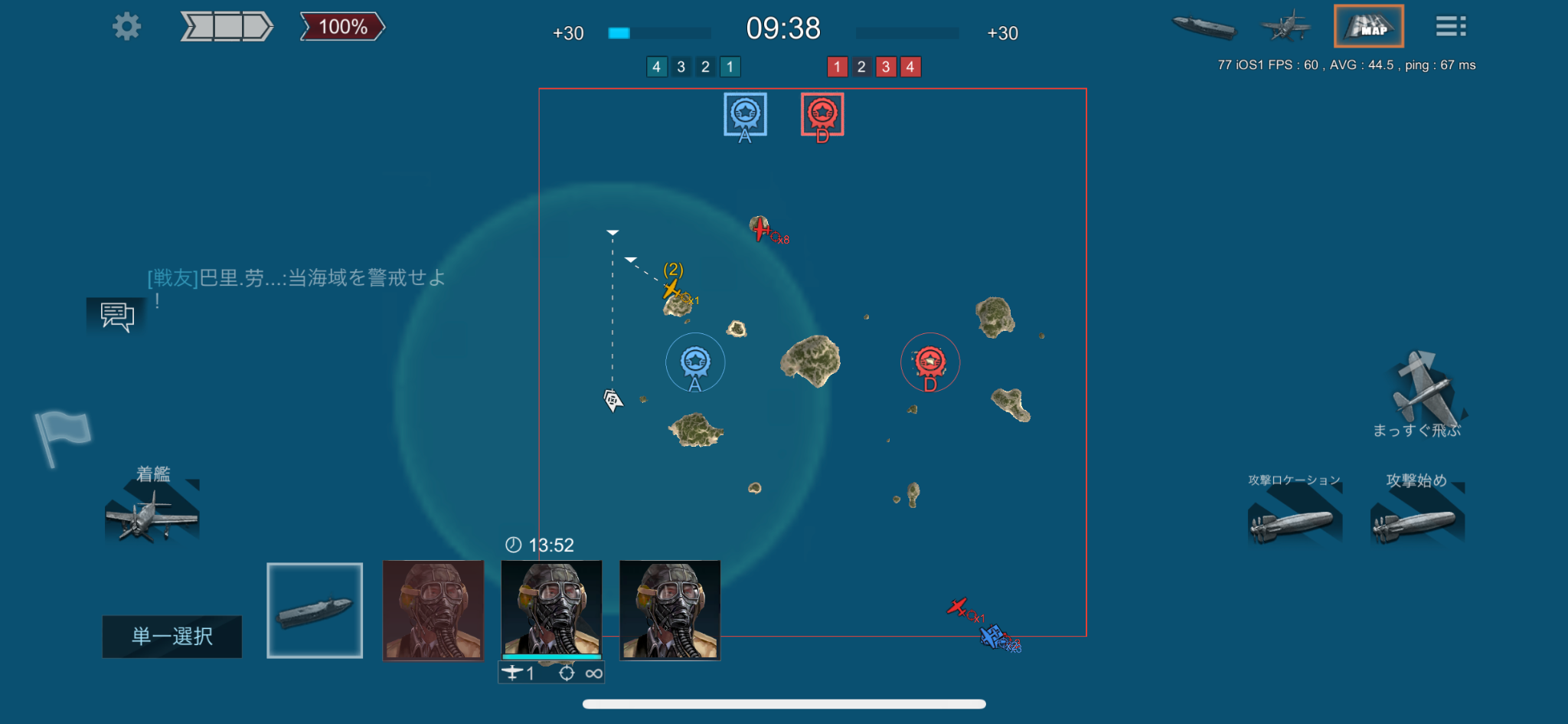This screenshot has height=724, width=1568.
Task: Activate まっすぐ飛ぶ fly straight command
Action: coord(1422,391)
